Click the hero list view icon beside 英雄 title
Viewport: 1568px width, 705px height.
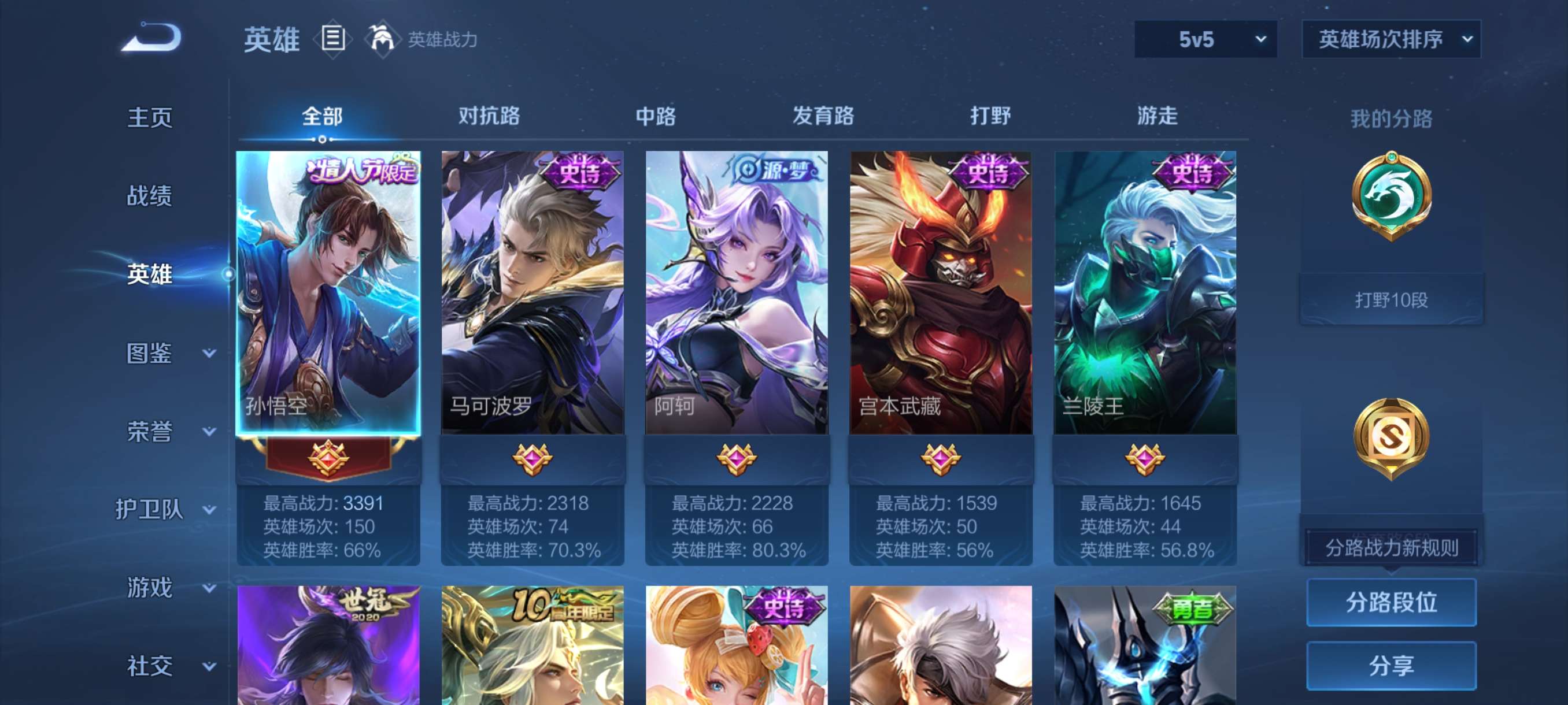click(x=332, y=39)
